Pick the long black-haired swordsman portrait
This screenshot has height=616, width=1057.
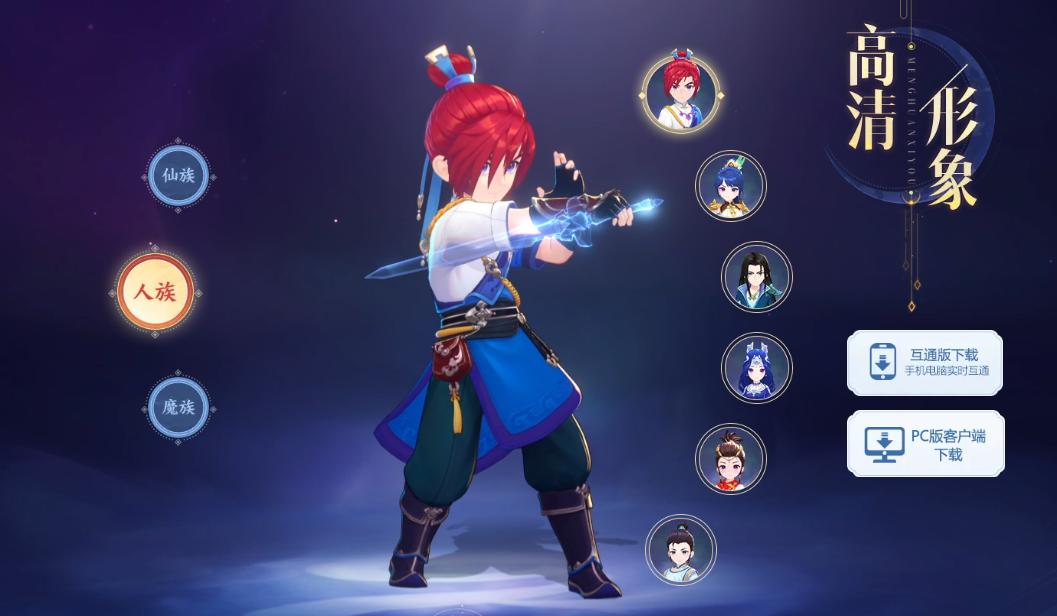tap(756, 276)
